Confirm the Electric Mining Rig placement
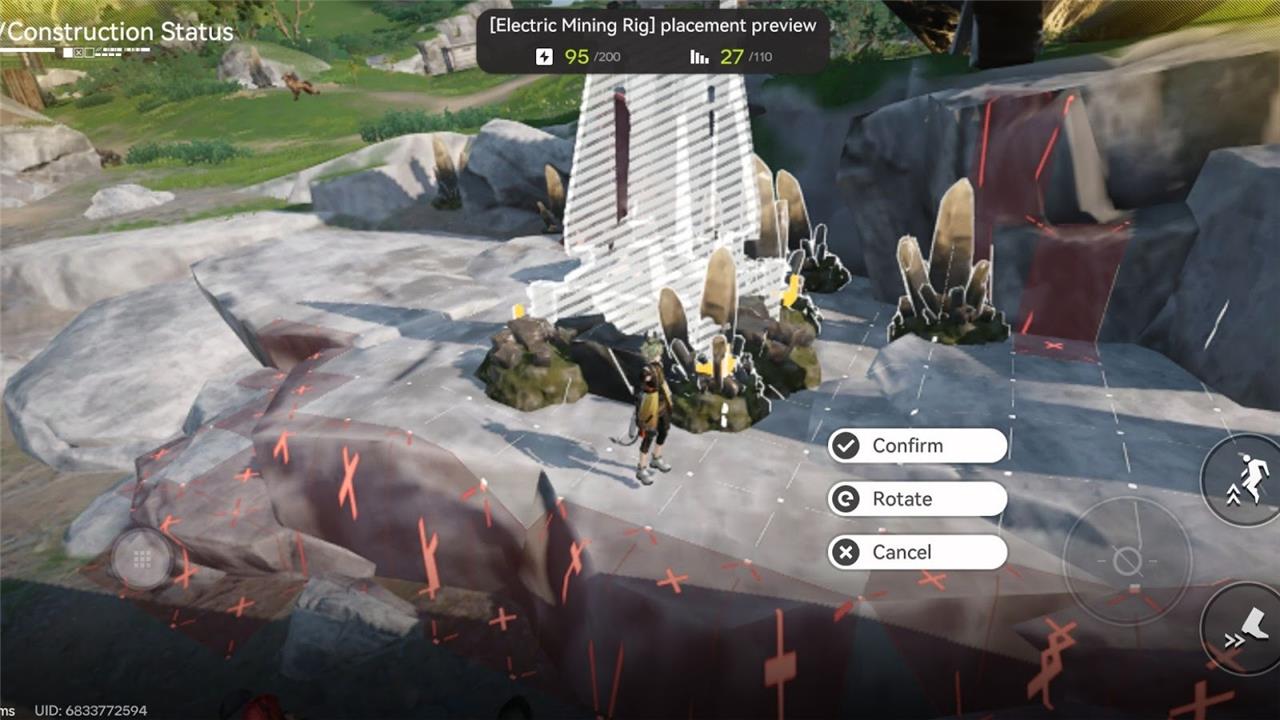Screen dimensions: 1280x720 tap(916, 446)
